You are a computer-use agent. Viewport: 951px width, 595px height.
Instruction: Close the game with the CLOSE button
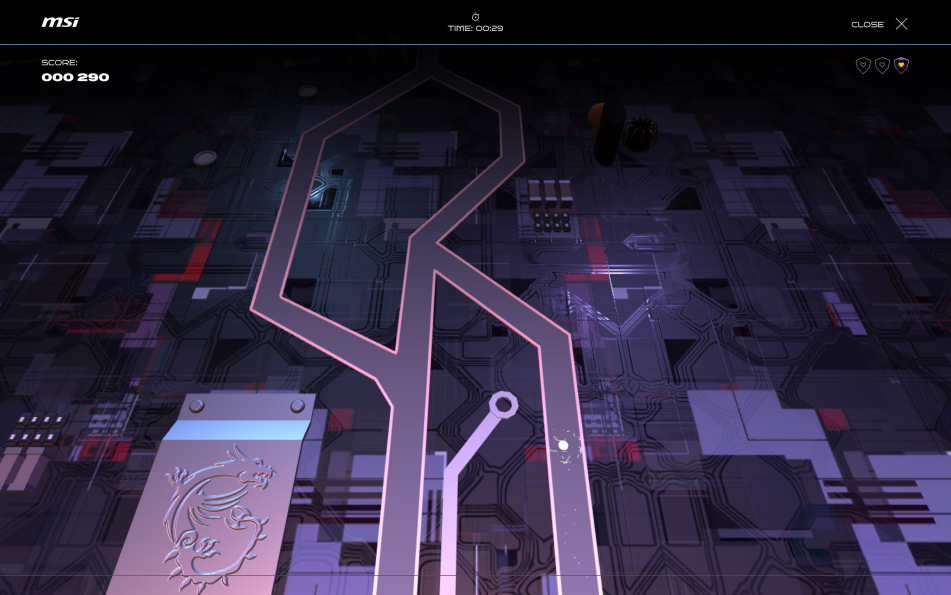[x=880, y=24]
